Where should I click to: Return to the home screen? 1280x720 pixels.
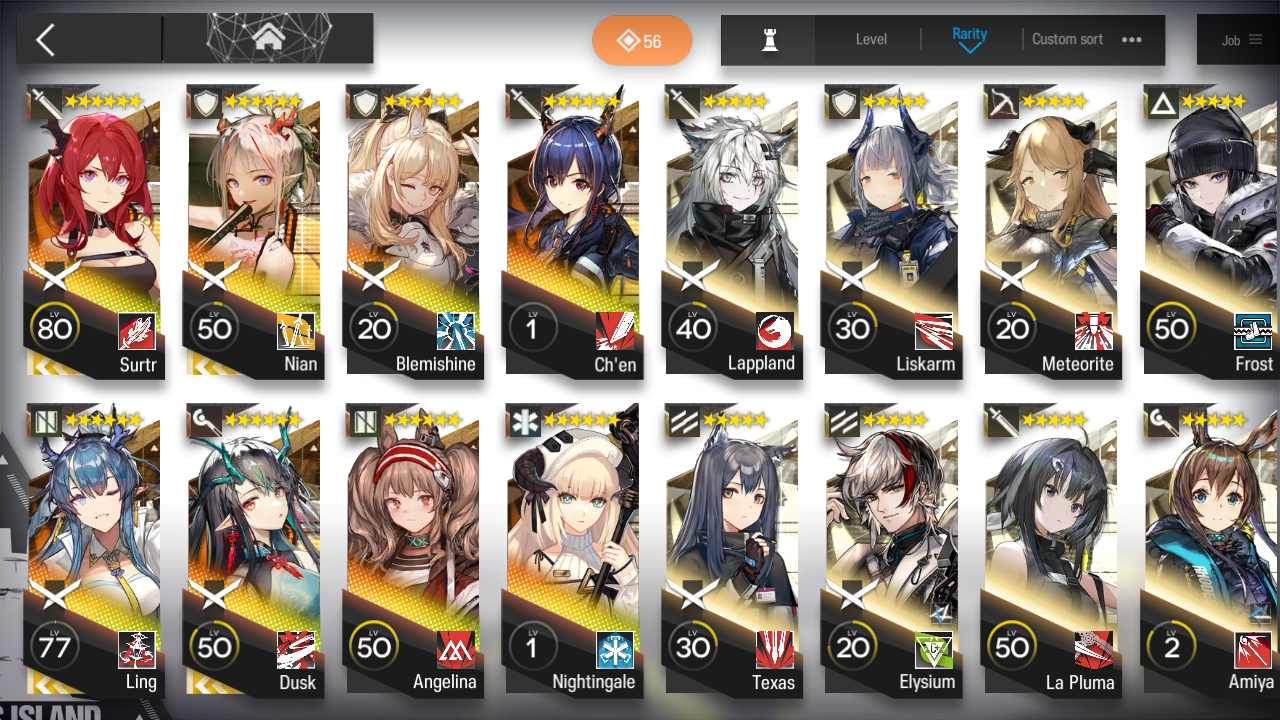click(268, 39)
